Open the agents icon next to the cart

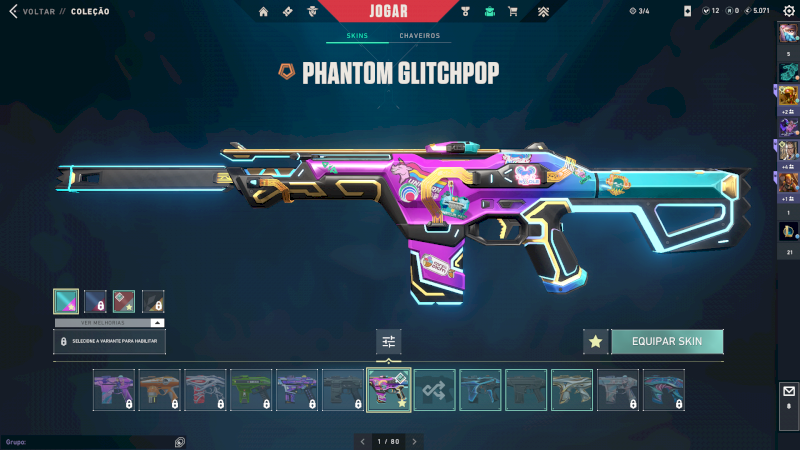tap(489, 12)
